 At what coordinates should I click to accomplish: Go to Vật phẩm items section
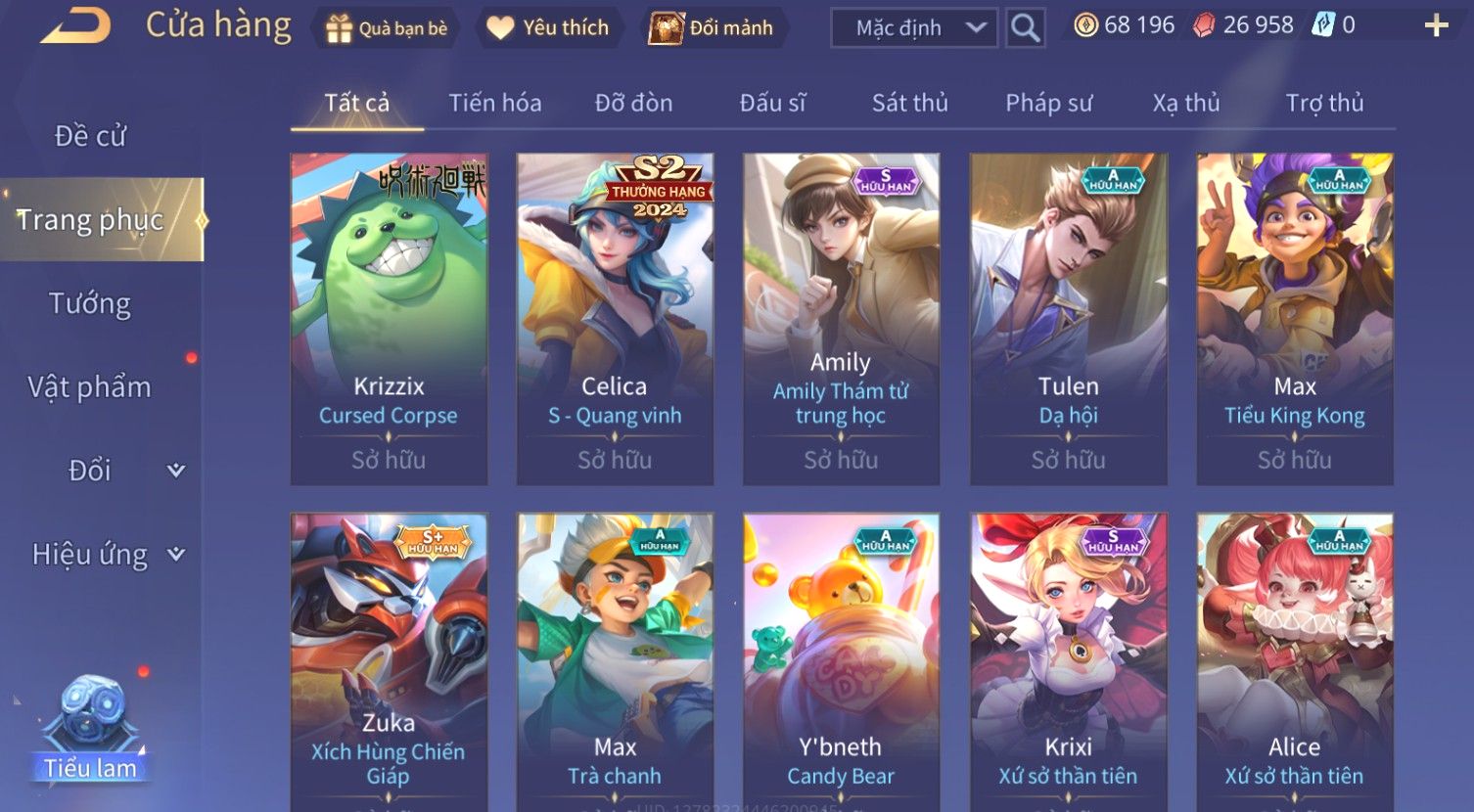tap(90, 387)
